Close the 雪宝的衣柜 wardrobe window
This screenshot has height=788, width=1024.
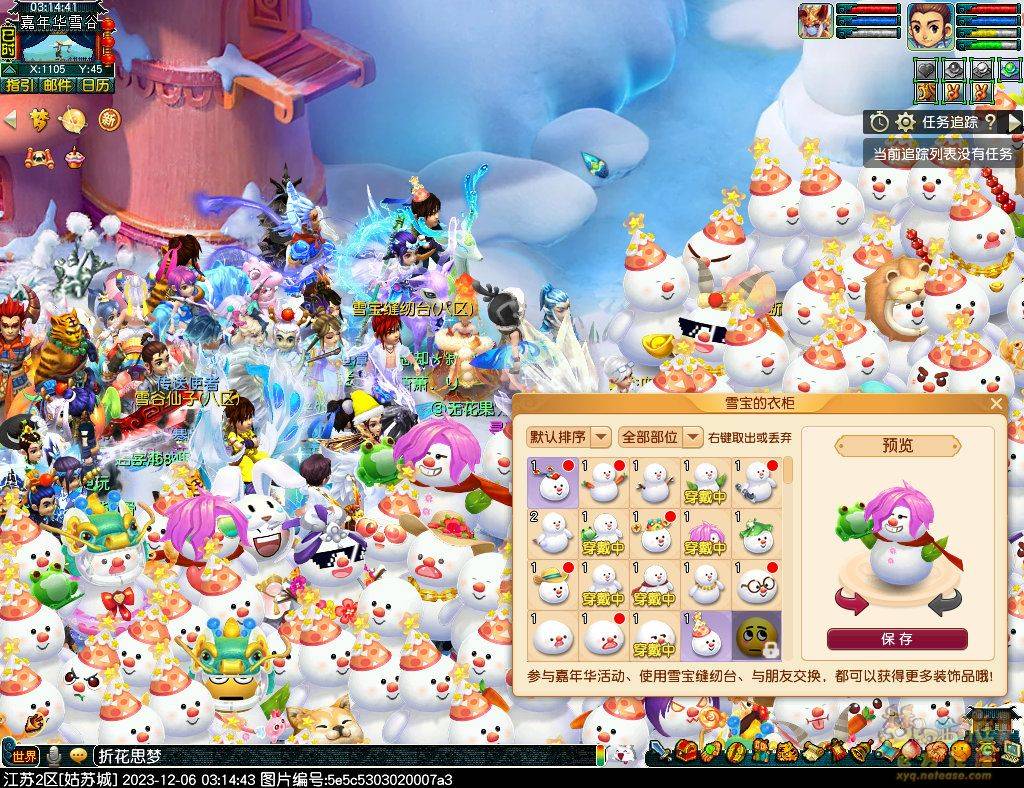click(x=996, y=404)
